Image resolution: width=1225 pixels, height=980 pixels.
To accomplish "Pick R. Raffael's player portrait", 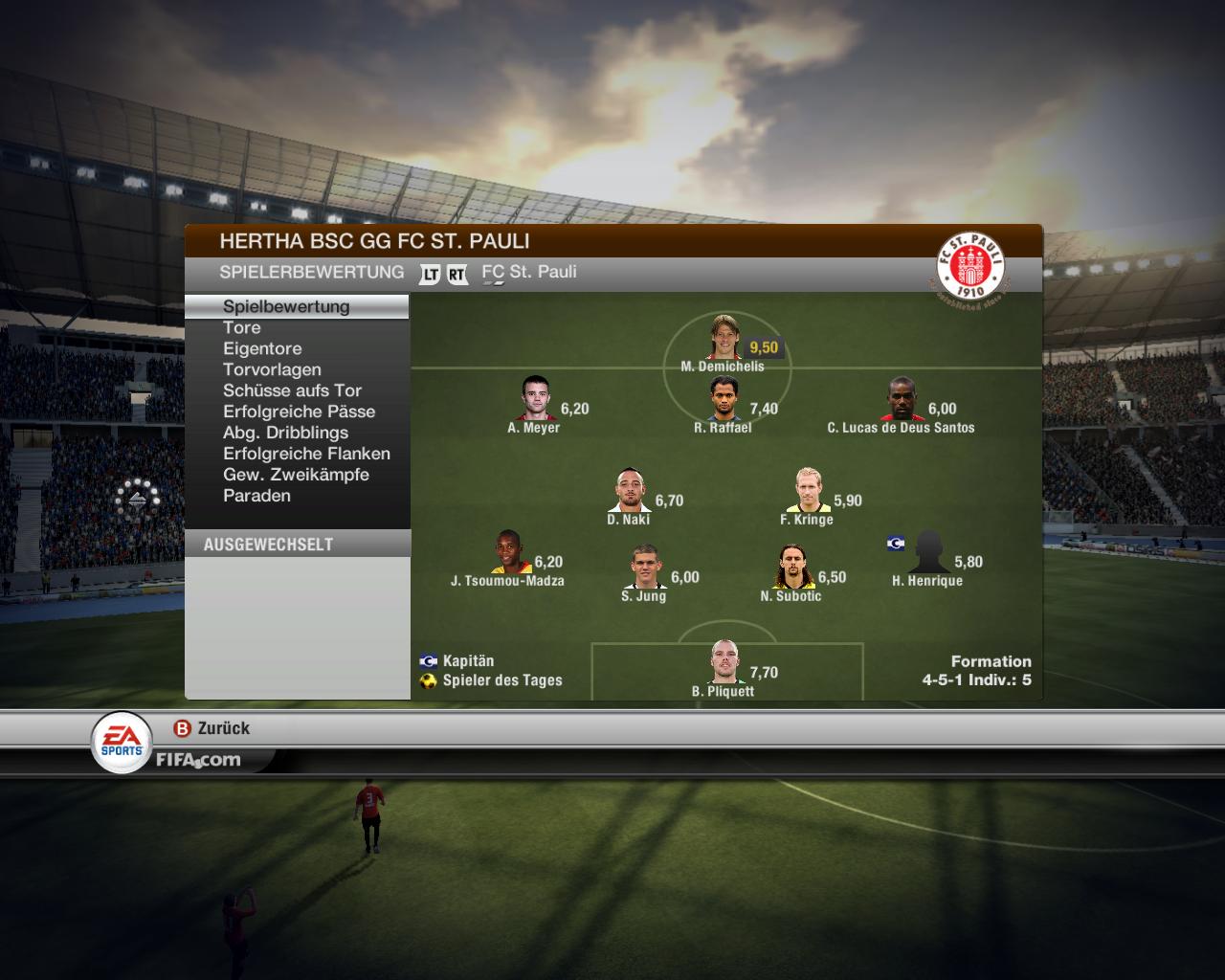I will pyautogui.click(x=725, y=400).
